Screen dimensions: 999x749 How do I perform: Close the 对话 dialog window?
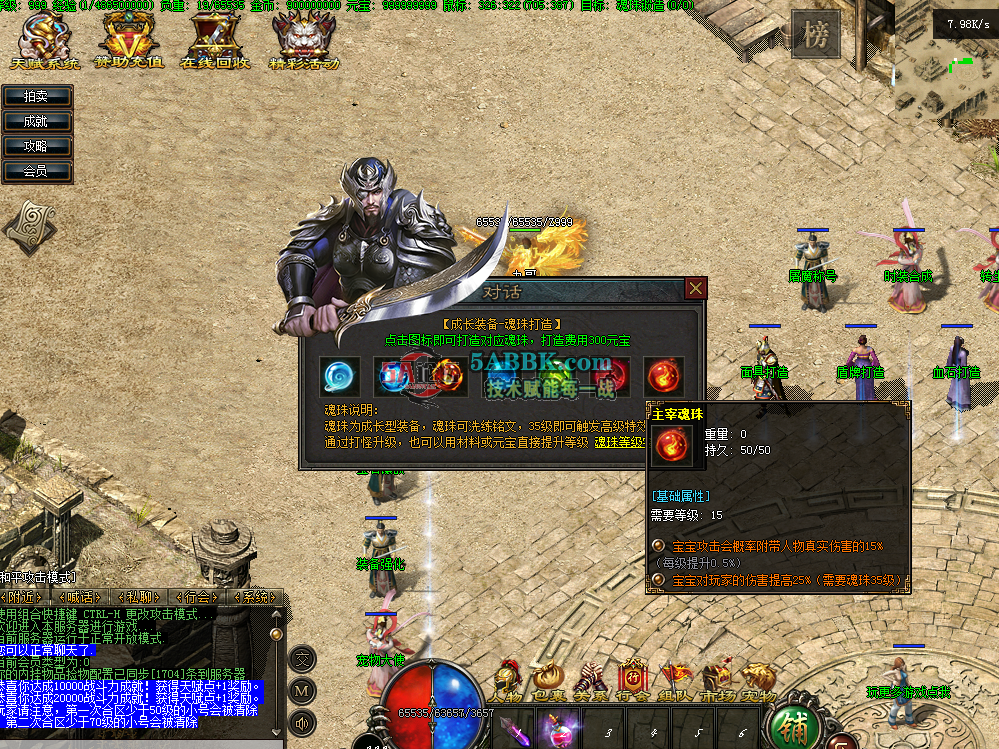click(x=696, y=289)
